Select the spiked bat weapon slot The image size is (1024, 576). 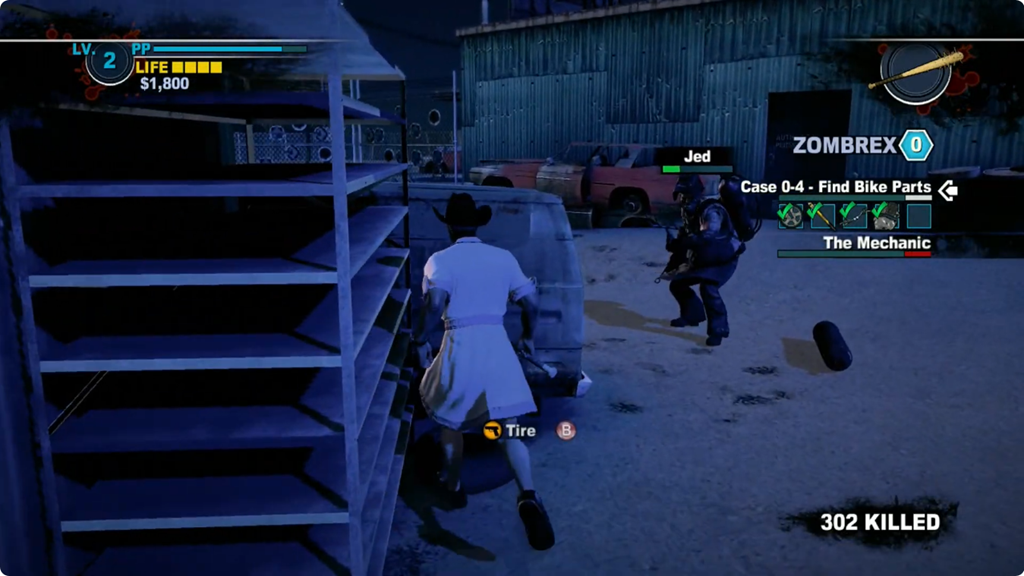click(916, 71)
